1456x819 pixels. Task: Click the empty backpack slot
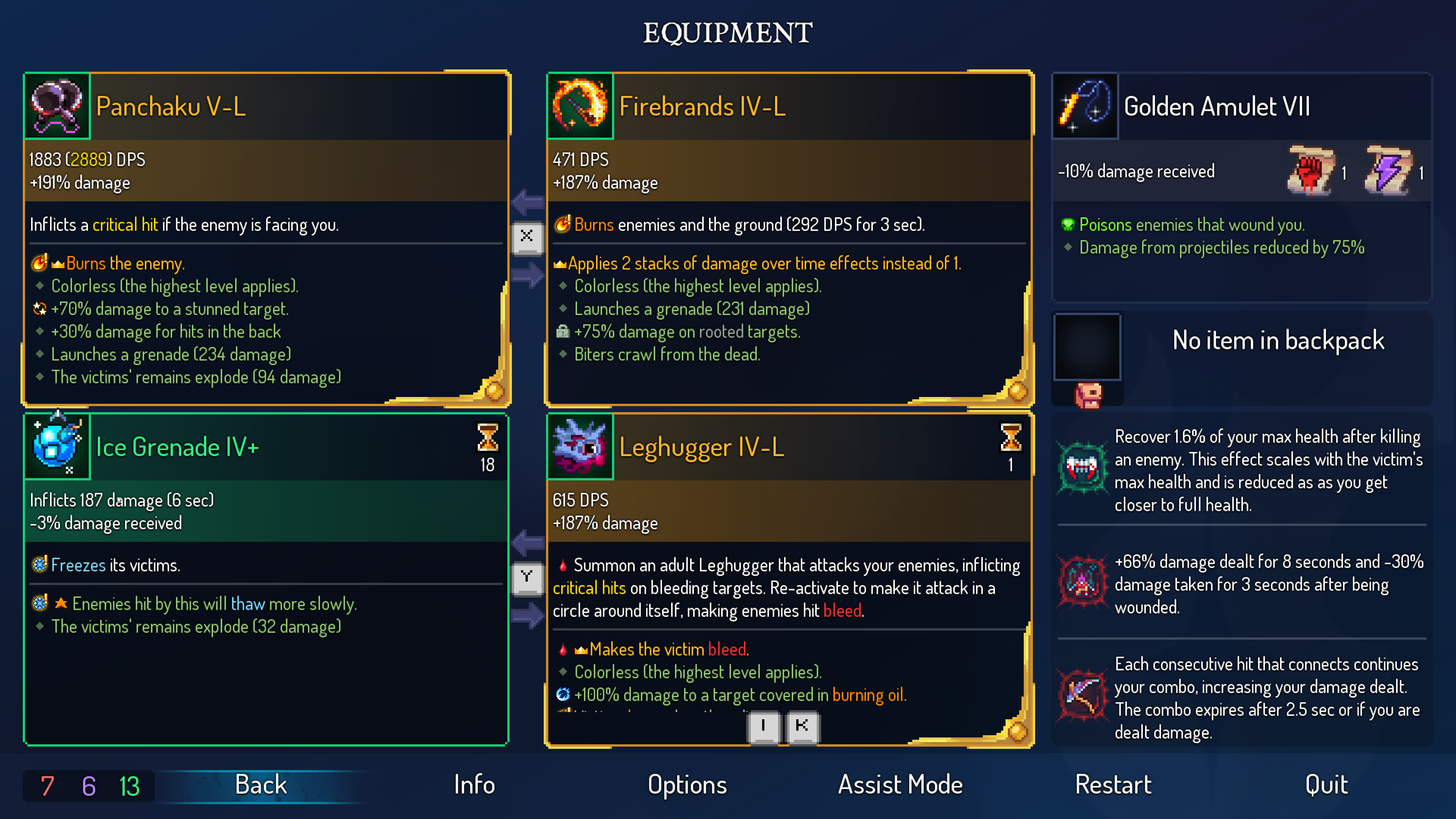[1086, 347]
